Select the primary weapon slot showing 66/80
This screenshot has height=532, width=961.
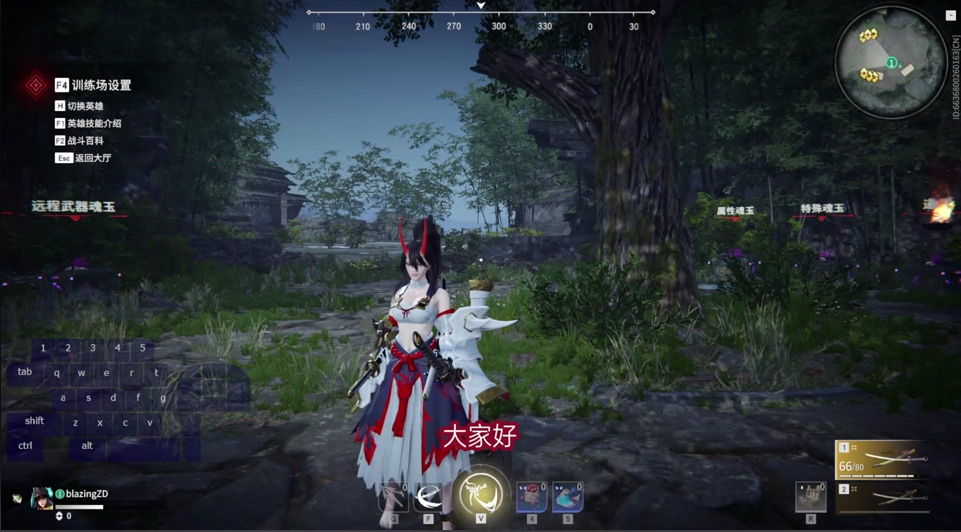[880, 459]
